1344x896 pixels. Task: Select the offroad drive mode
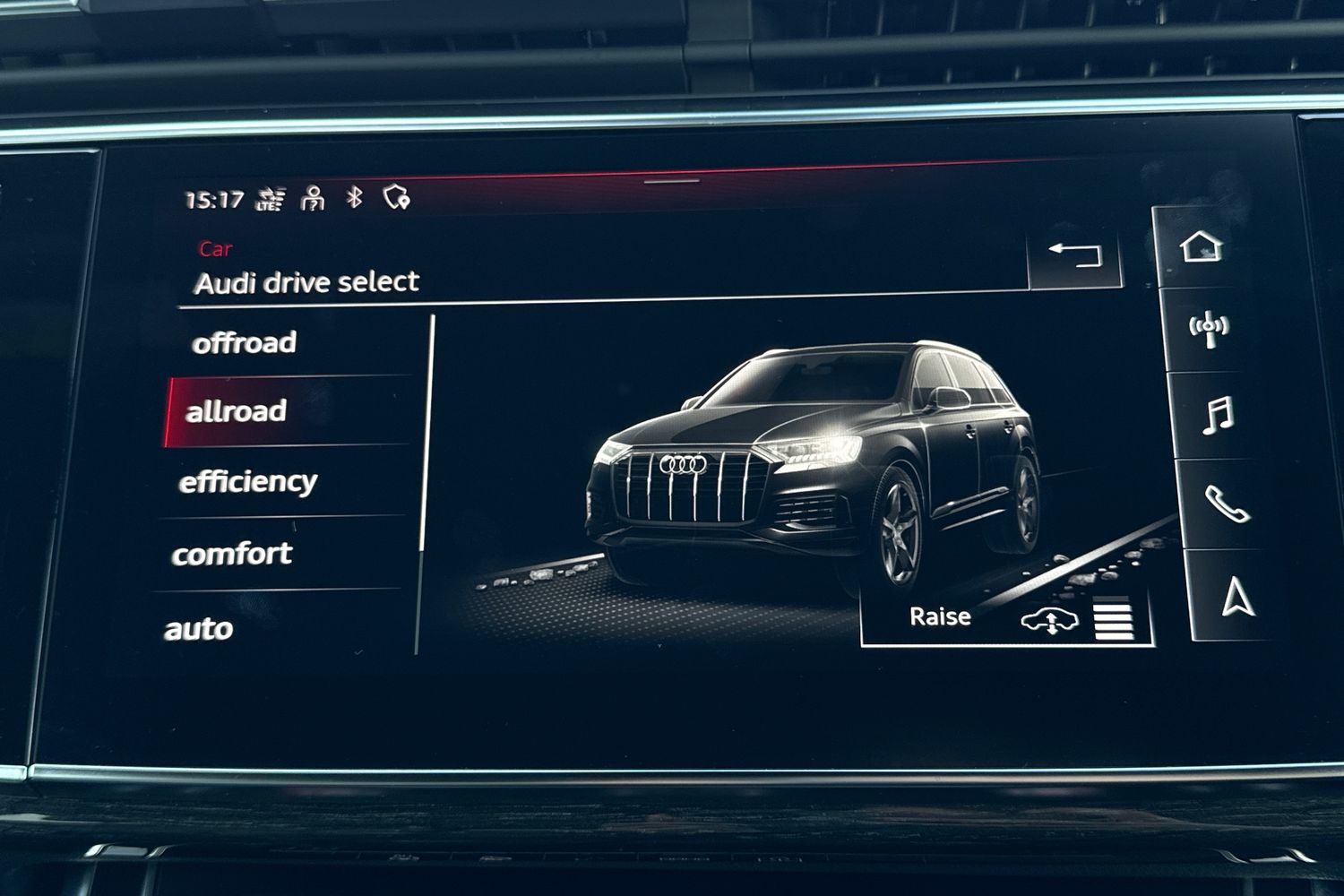point(244,342)
